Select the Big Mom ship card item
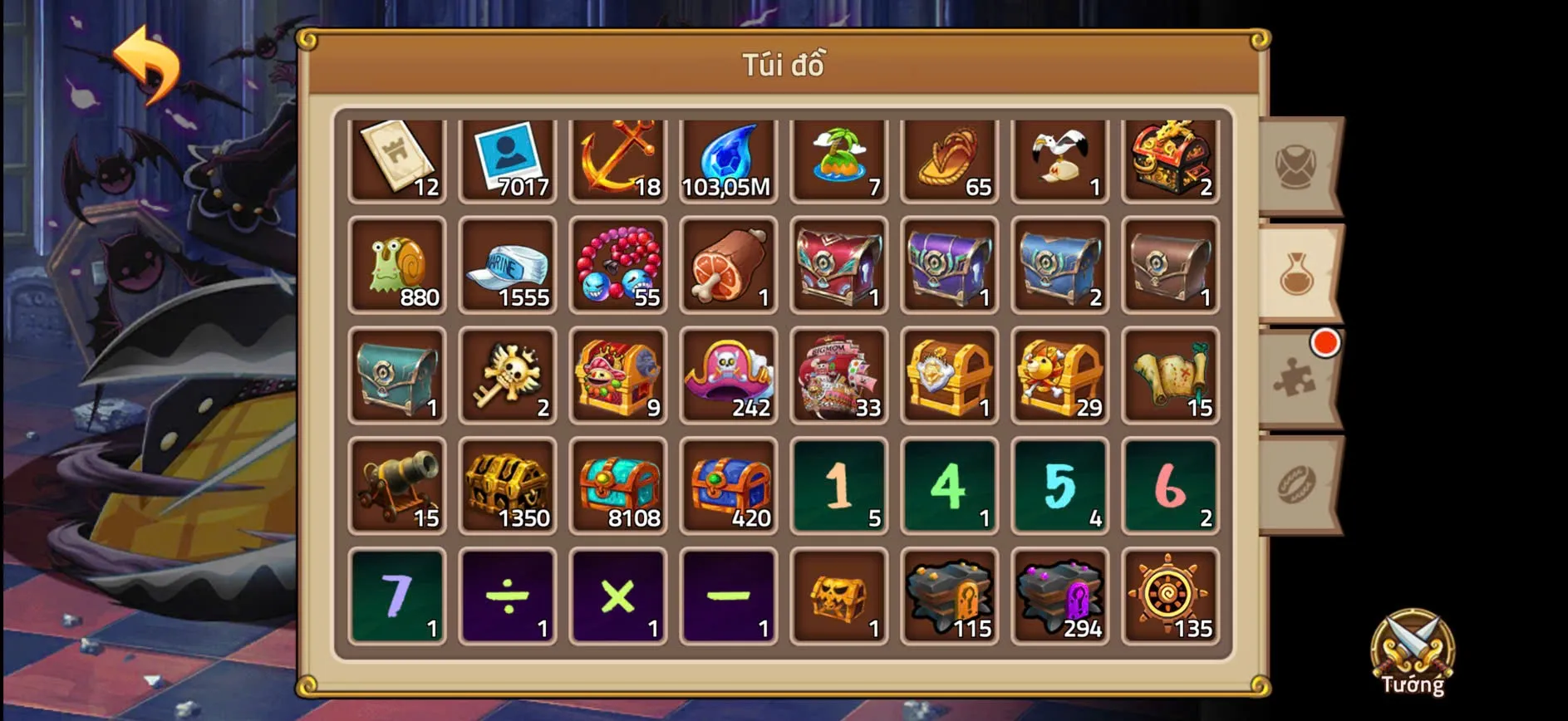Viewport: 1568px width, 721px height. coord(838,375)
